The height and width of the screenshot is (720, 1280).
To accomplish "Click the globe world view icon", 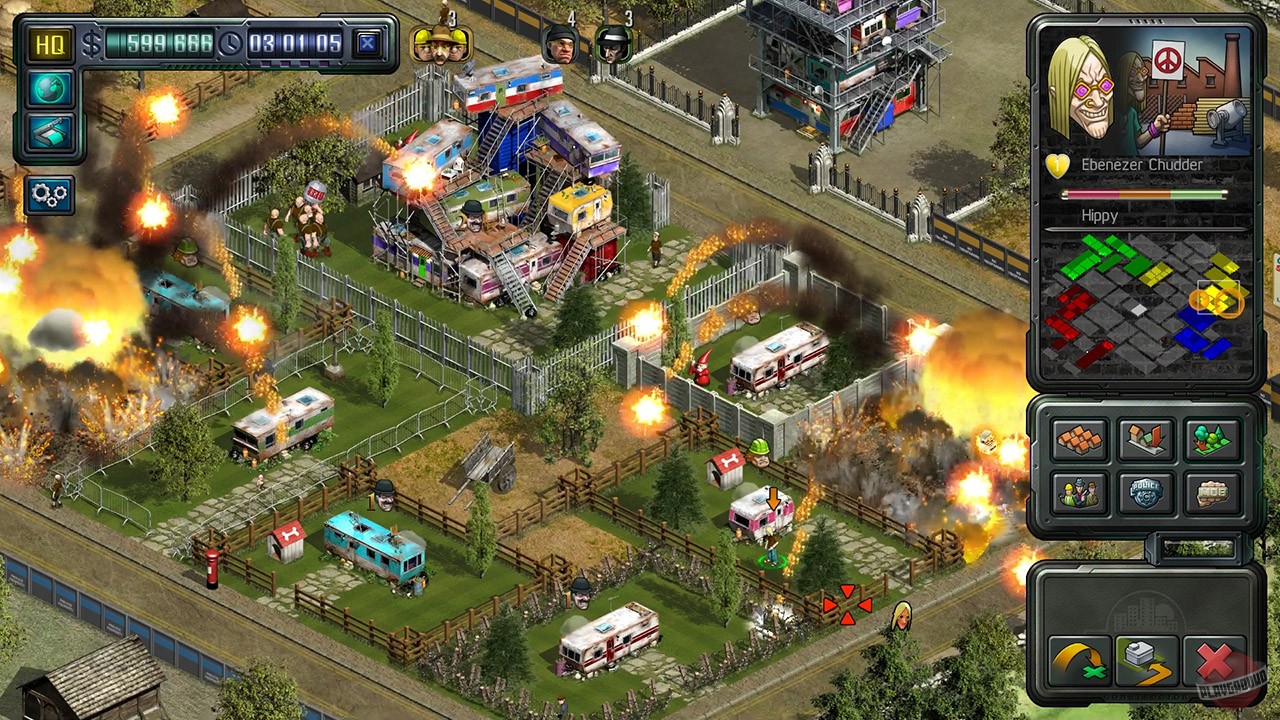I will [x=48, y=90].
